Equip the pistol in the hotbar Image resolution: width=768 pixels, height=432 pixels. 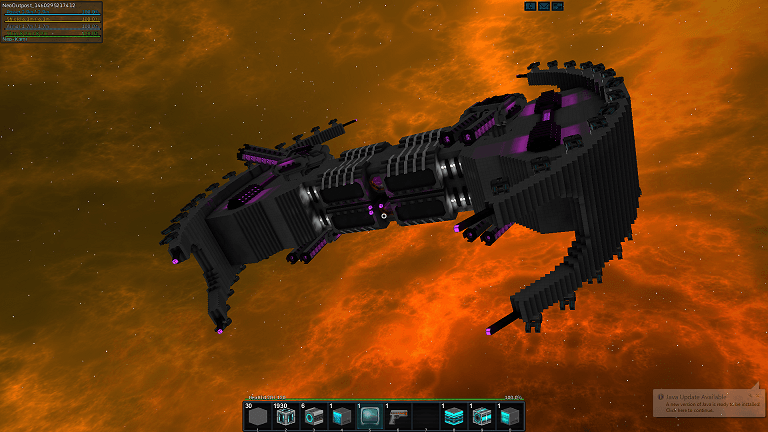398,417
